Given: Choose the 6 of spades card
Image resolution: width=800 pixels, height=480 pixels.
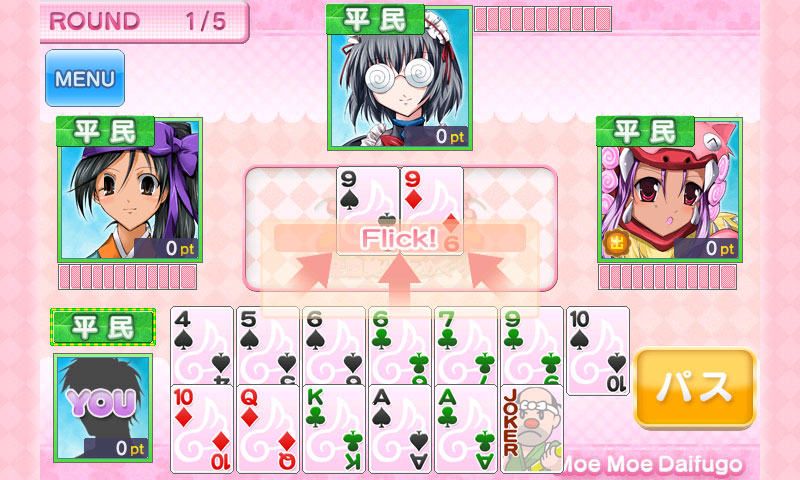Looking at the screenshot, I should [333, 343].
